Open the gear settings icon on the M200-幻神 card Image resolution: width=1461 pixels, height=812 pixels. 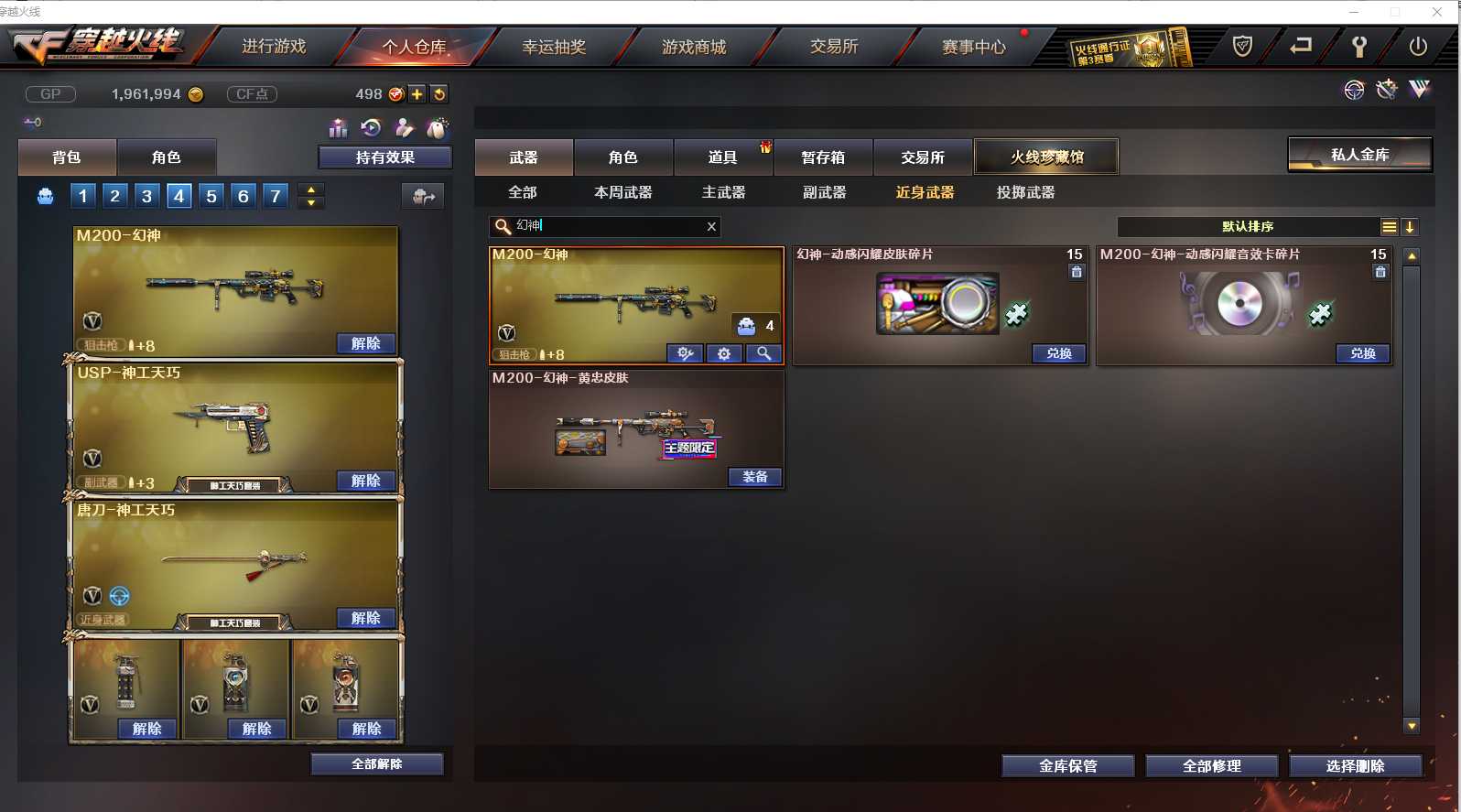724,353
